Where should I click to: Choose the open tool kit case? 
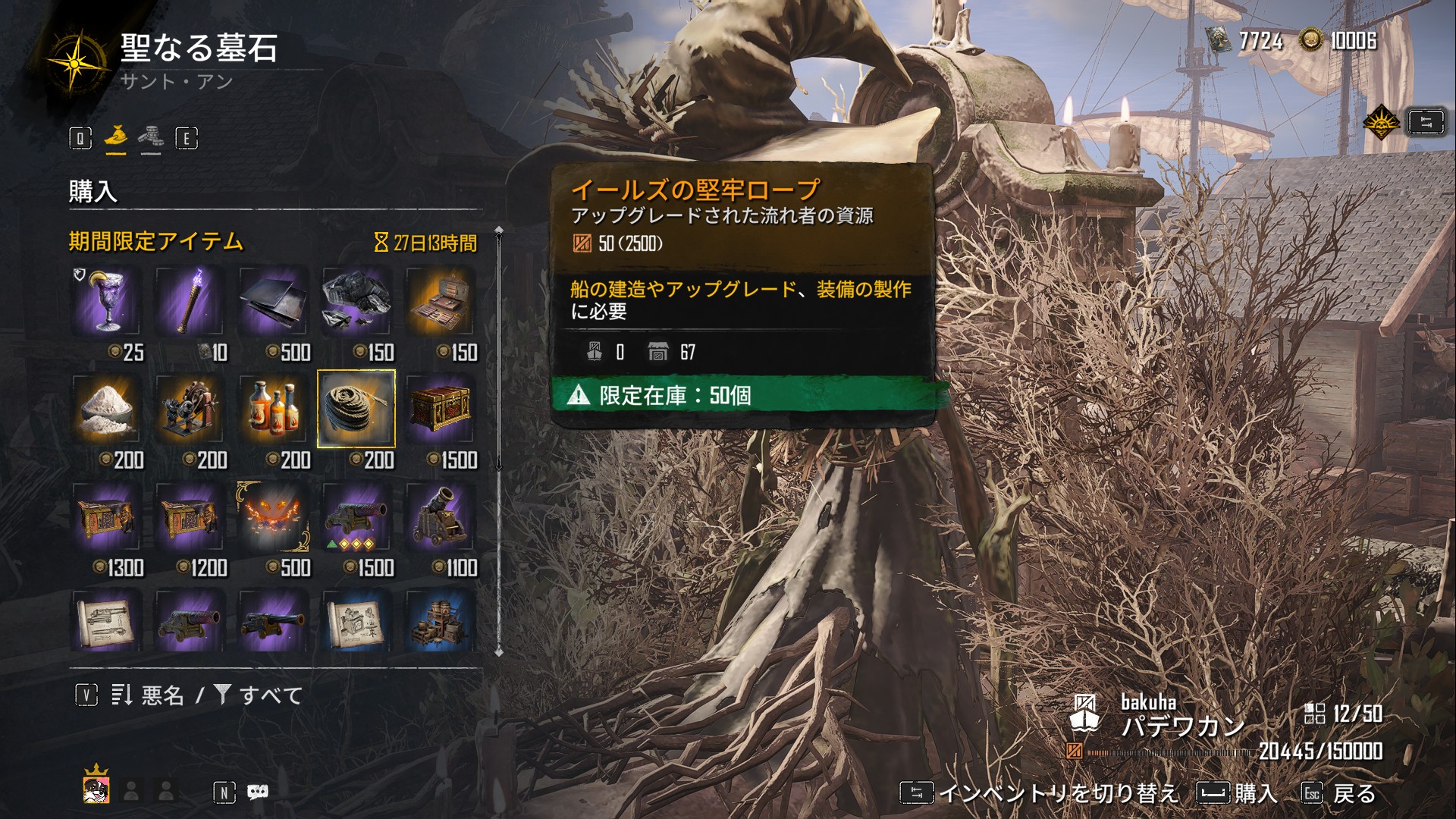click(x=440, y=302)
